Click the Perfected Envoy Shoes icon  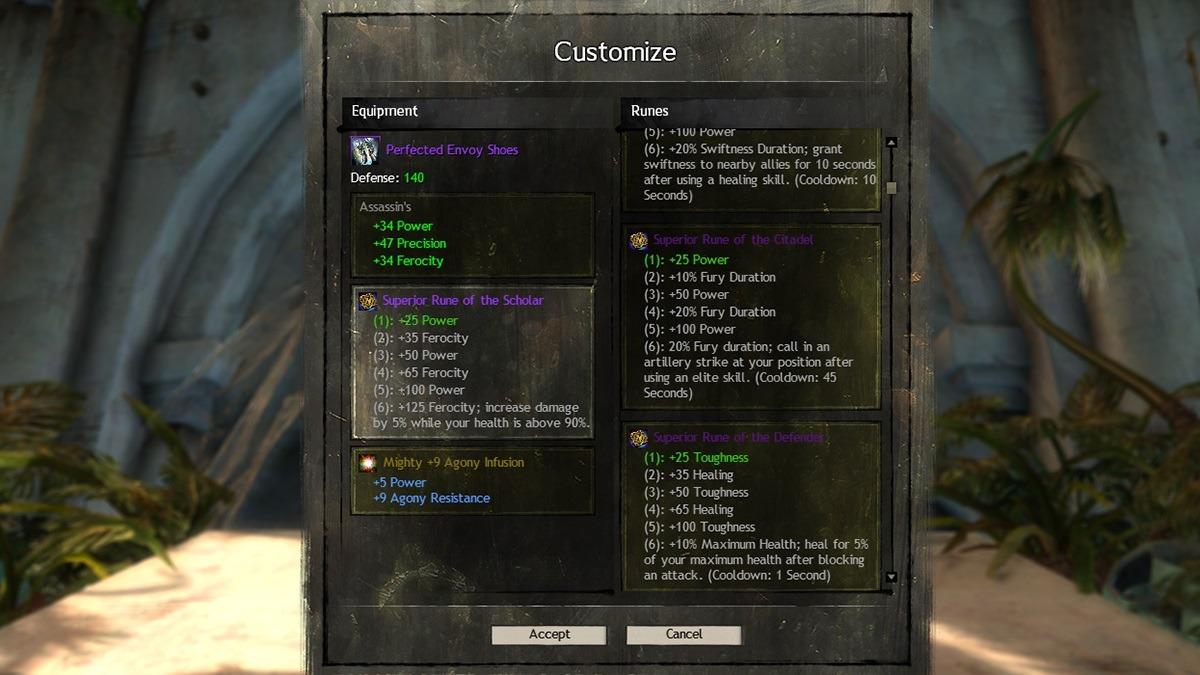[x=364, y=151]
